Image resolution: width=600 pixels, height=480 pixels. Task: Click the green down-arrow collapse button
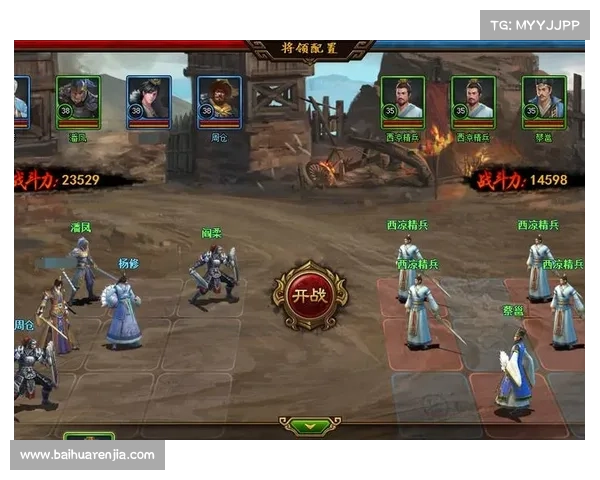point(309,425)
